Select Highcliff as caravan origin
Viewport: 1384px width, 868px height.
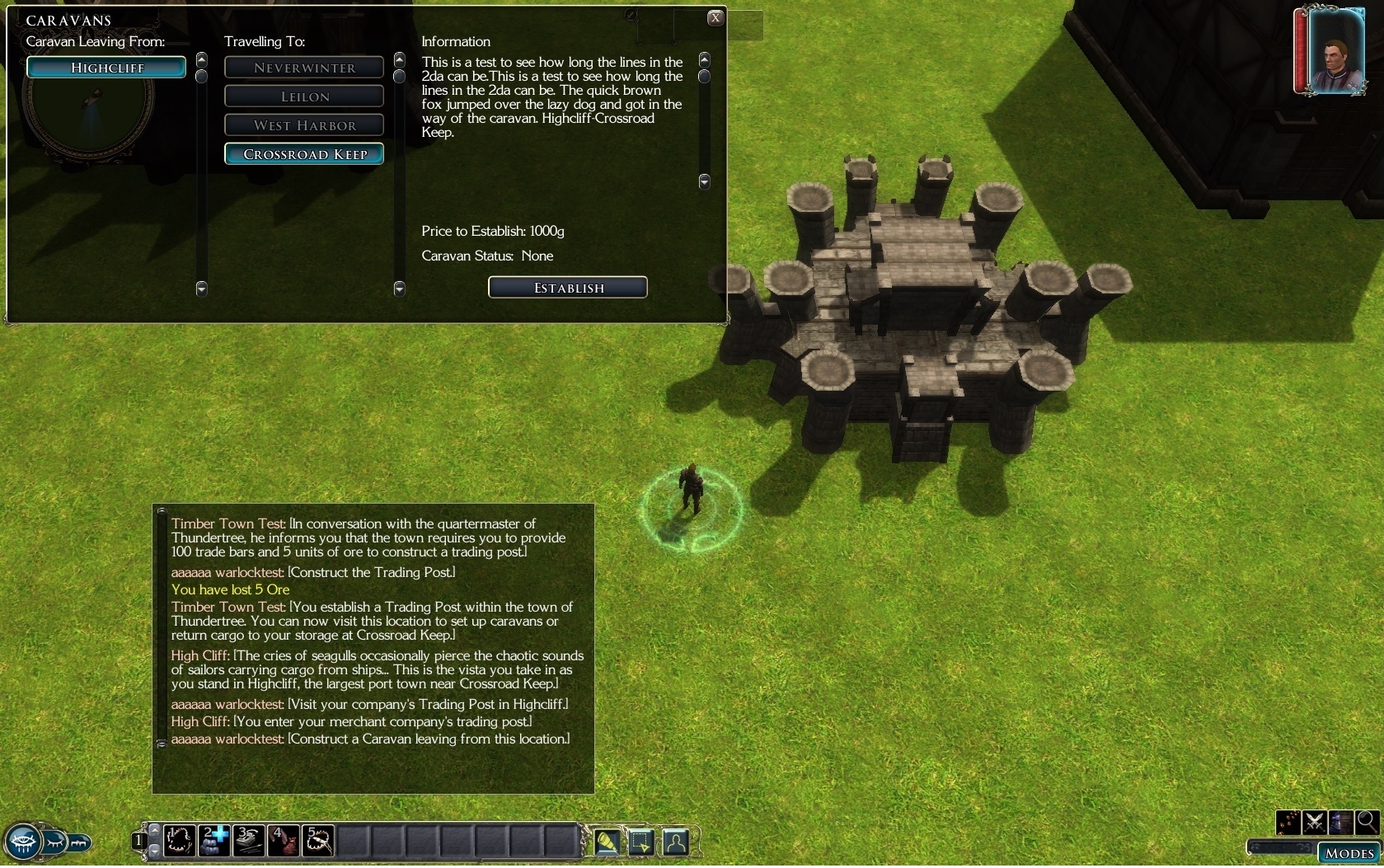106,68
